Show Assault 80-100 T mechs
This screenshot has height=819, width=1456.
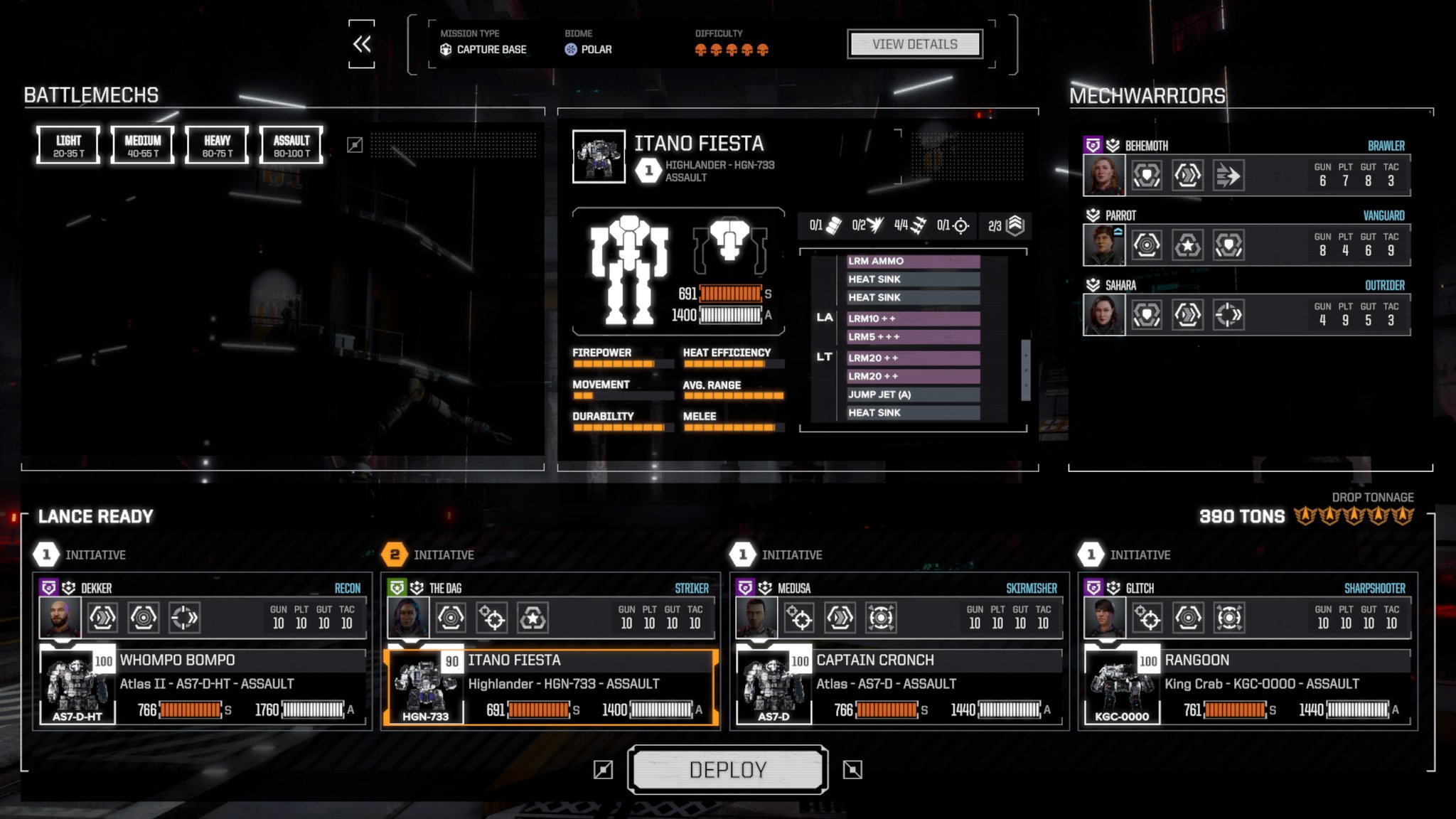tap(291, 146)
